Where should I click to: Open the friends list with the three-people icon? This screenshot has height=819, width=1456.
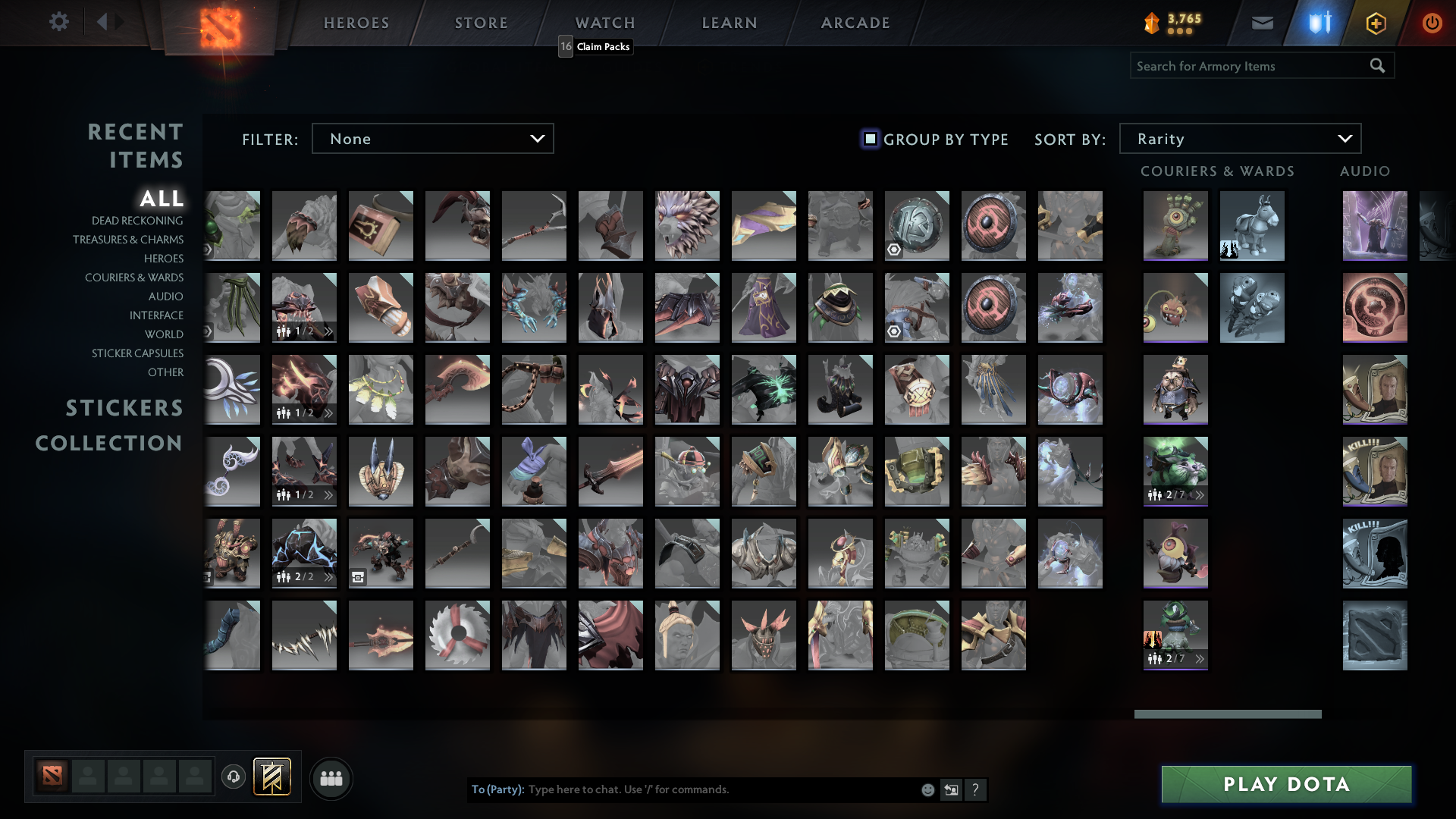331,778
